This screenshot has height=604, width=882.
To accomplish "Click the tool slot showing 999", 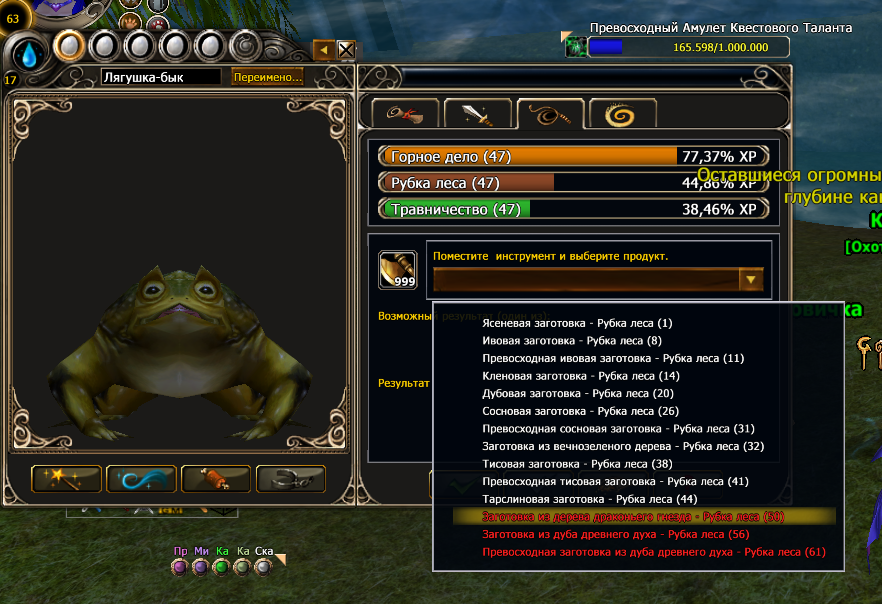I will tap(397, 269).
